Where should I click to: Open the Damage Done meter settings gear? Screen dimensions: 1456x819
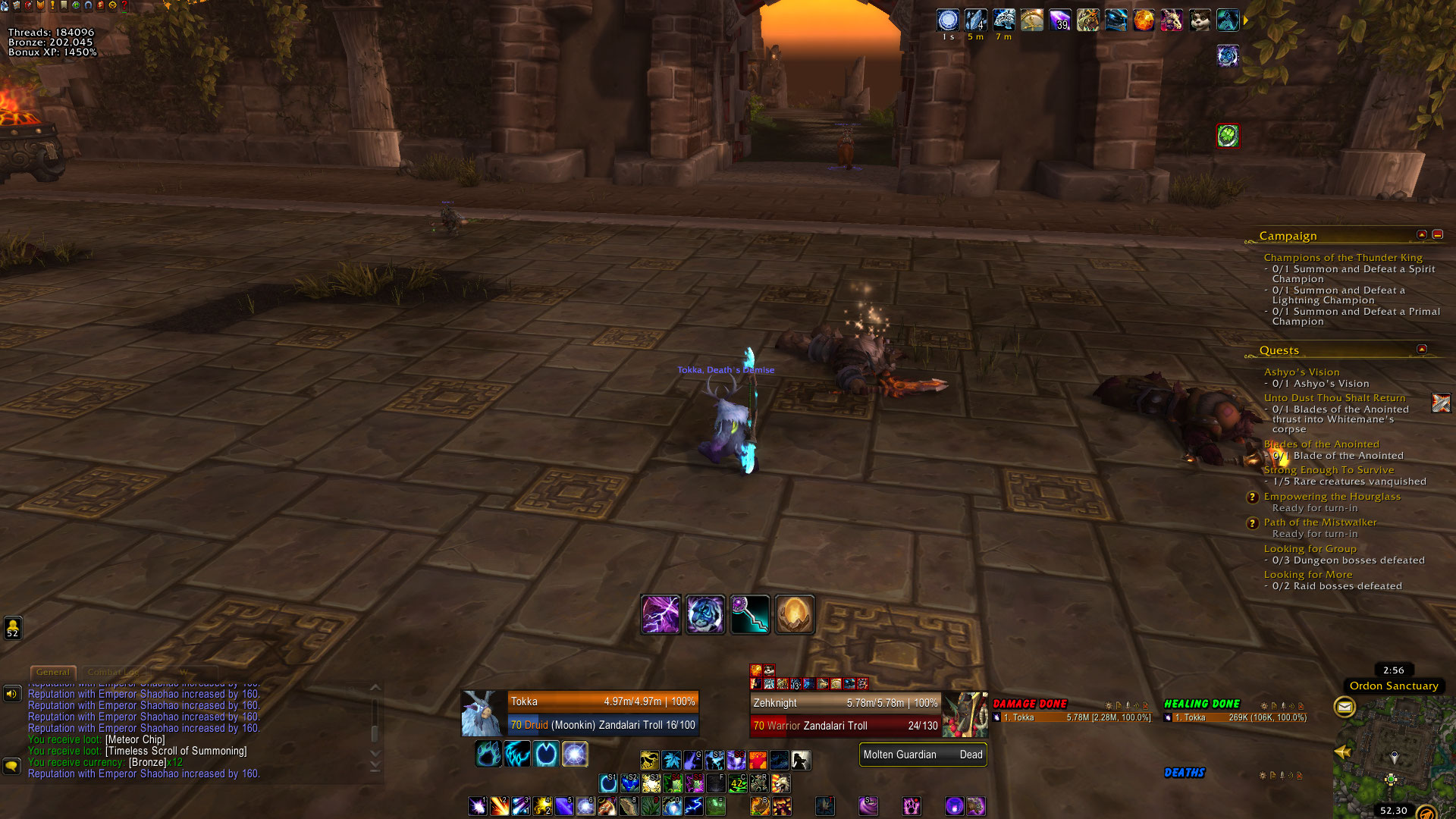click(x=1109, y=706)
